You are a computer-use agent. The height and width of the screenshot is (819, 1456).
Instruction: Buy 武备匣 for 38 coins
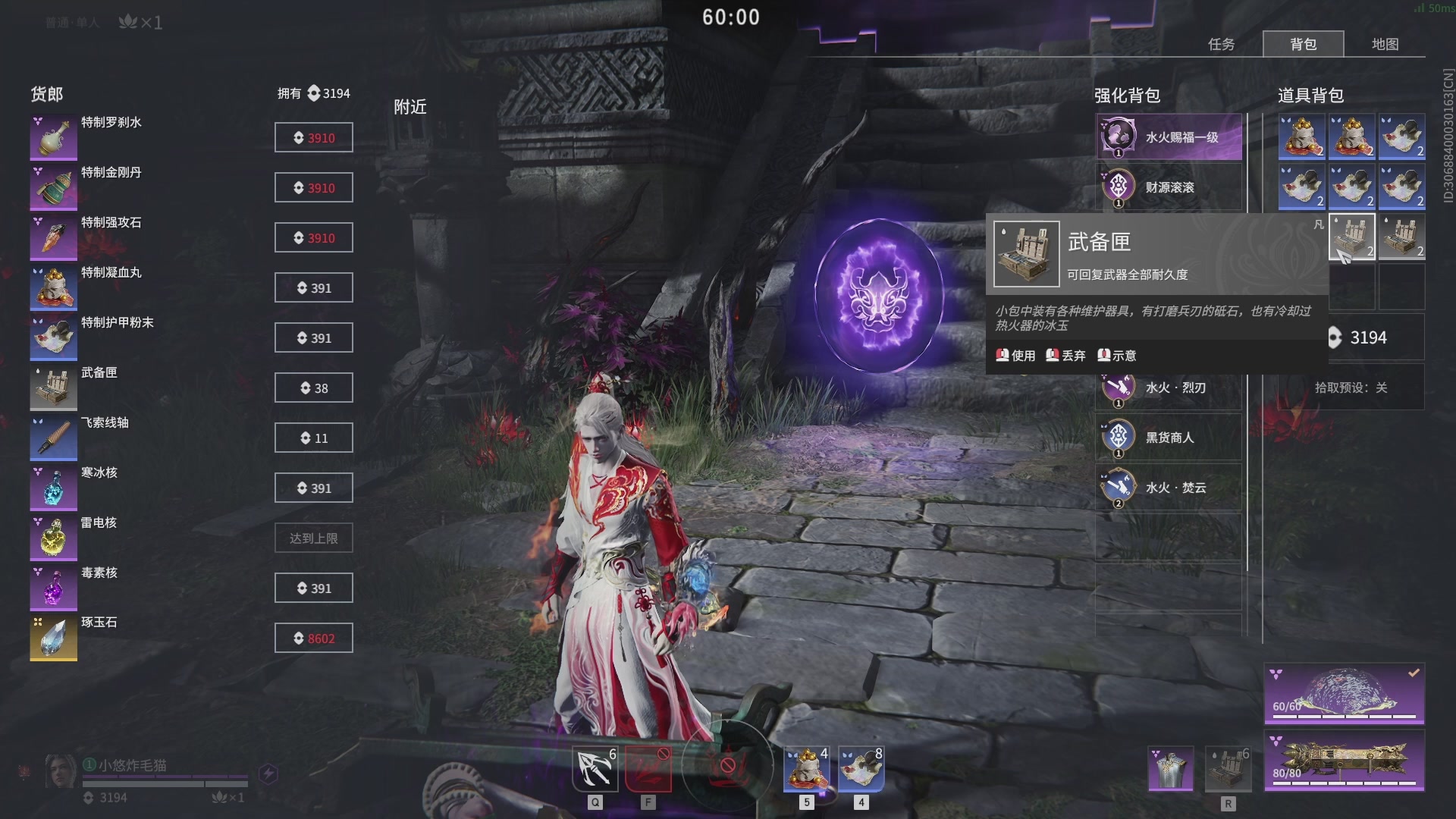pos(313,388)
